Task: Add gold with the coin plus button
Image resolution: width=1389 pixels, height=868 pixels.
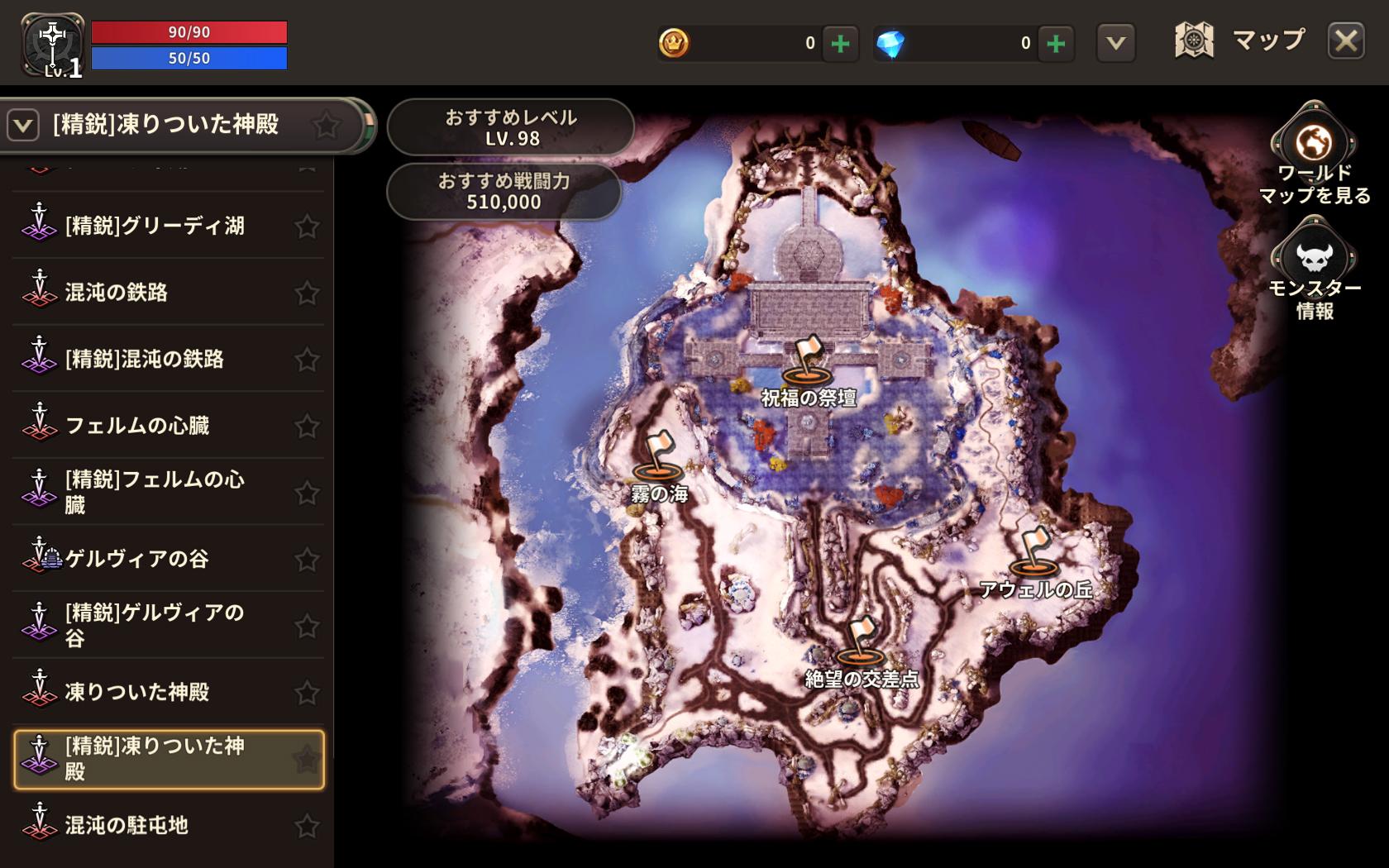Action: pyautogui.click(x=841, y=43)
